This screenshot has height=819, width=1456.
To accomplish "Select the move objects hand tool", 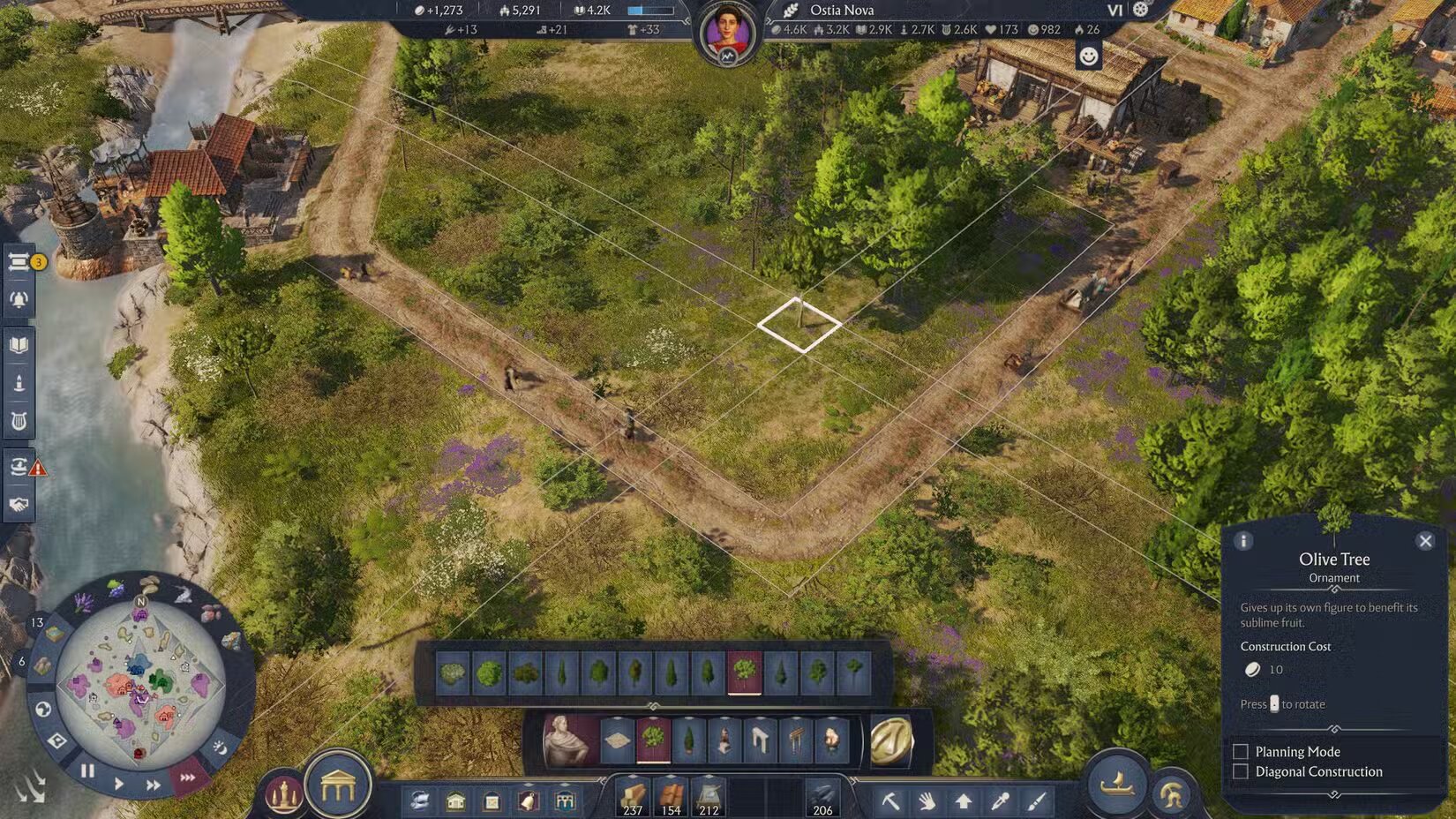I will pyautogui.click(x=928, y=802).
